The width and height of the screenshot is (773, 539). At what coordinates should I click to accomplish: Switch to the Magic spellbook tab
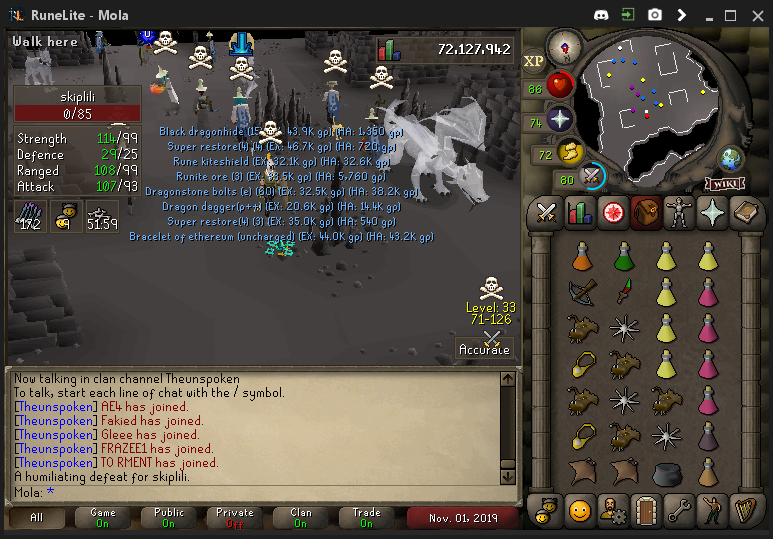click(745, 213)
